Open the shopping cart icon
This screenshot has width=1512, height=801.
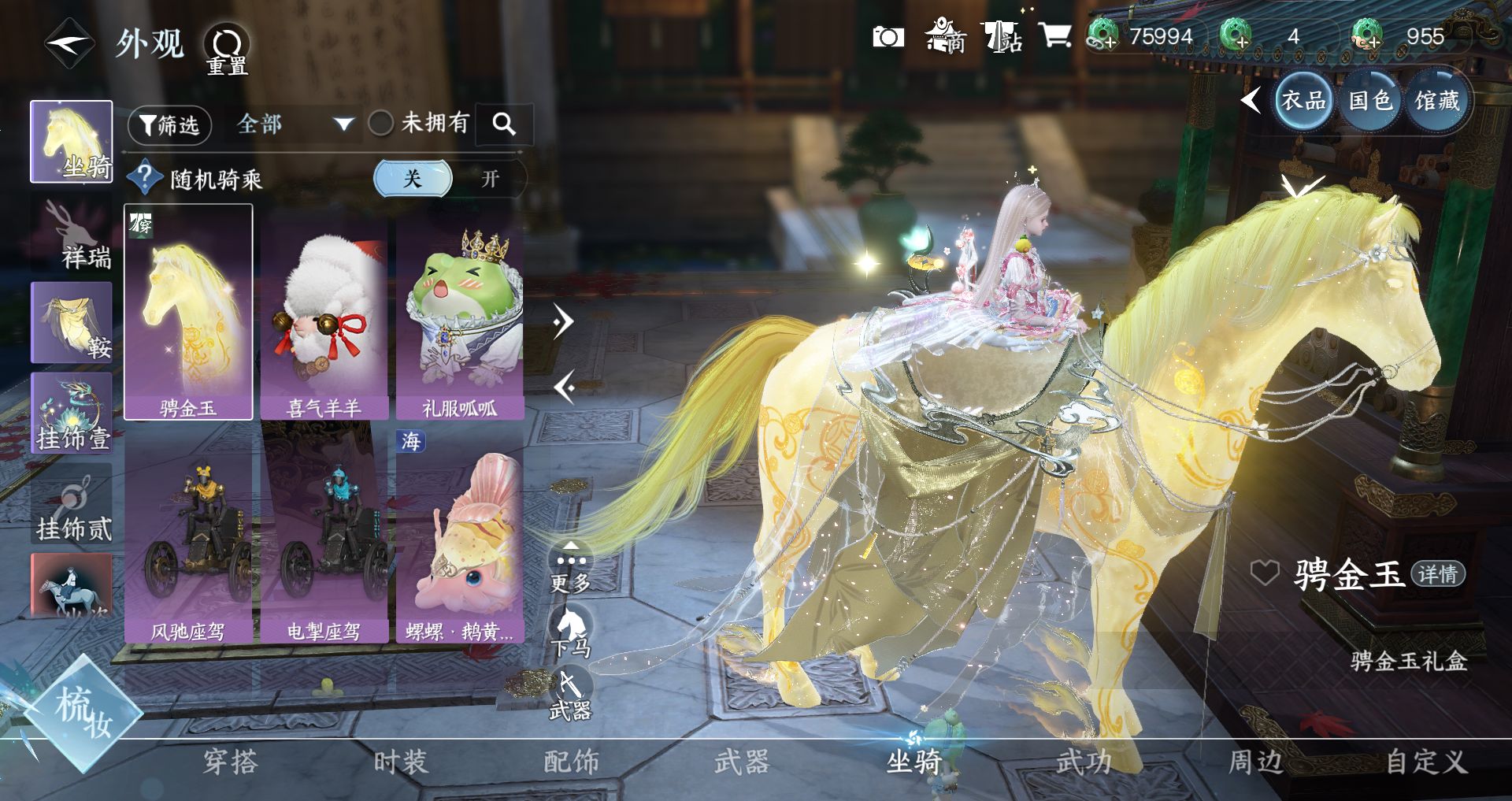point(1054,36)
